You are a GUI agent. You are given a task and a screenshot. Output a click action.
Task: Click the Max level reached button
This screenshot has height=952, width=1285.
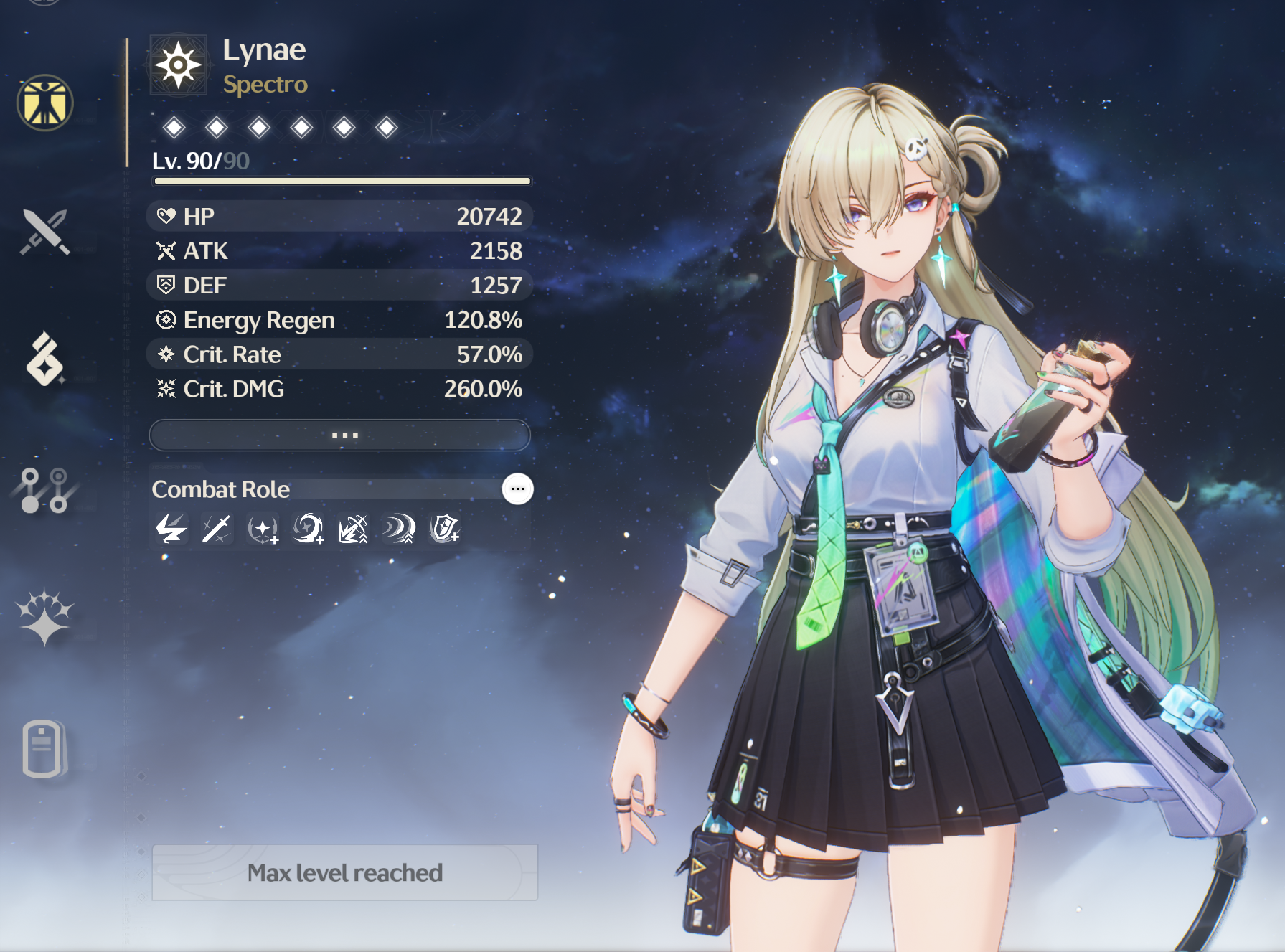tap(344, 872)
